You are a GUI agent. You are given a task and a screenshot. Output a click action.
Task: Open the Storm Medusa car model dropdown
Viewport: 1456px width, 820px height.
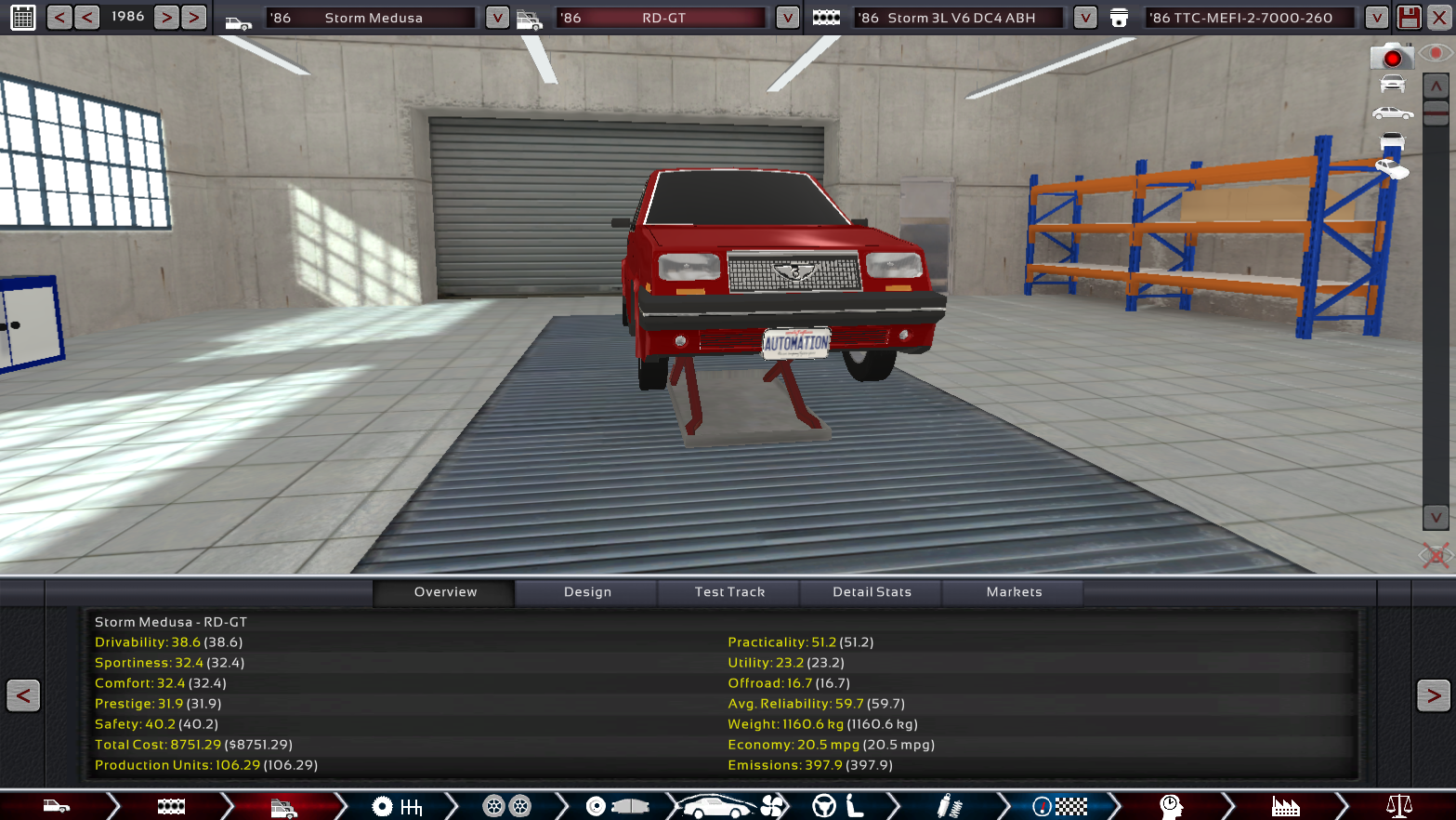click(497, 18)
